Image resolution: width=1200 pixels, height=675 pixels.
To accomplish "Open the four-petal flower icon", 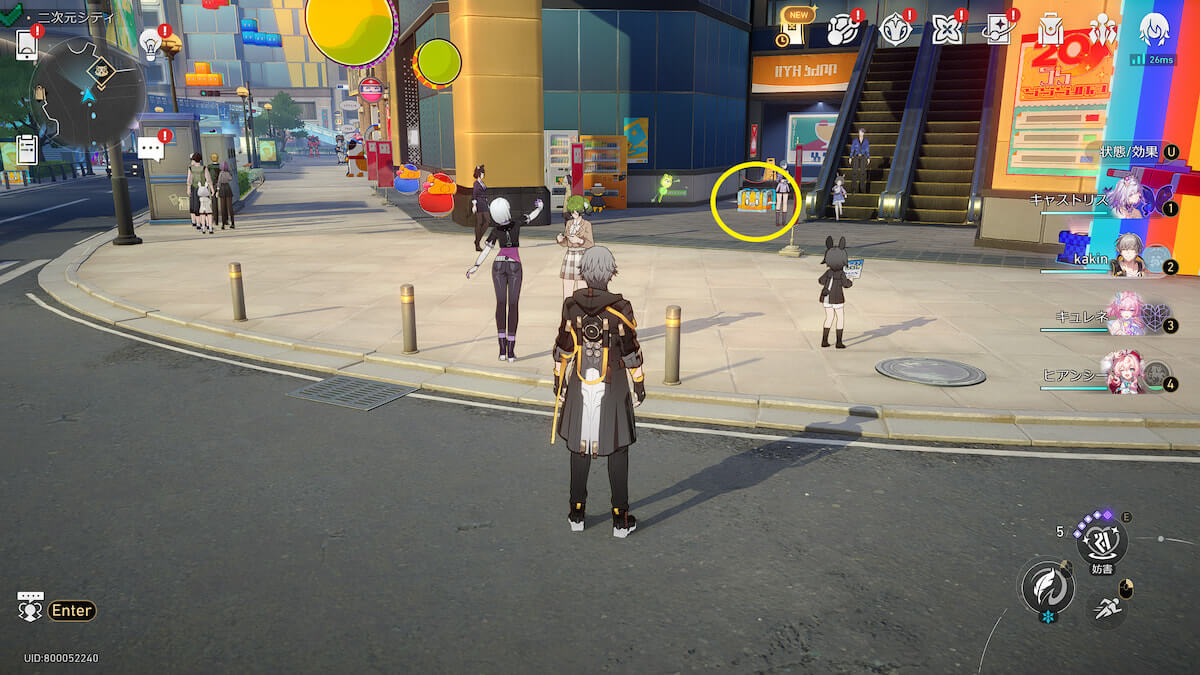I will (x=946, y=30).
